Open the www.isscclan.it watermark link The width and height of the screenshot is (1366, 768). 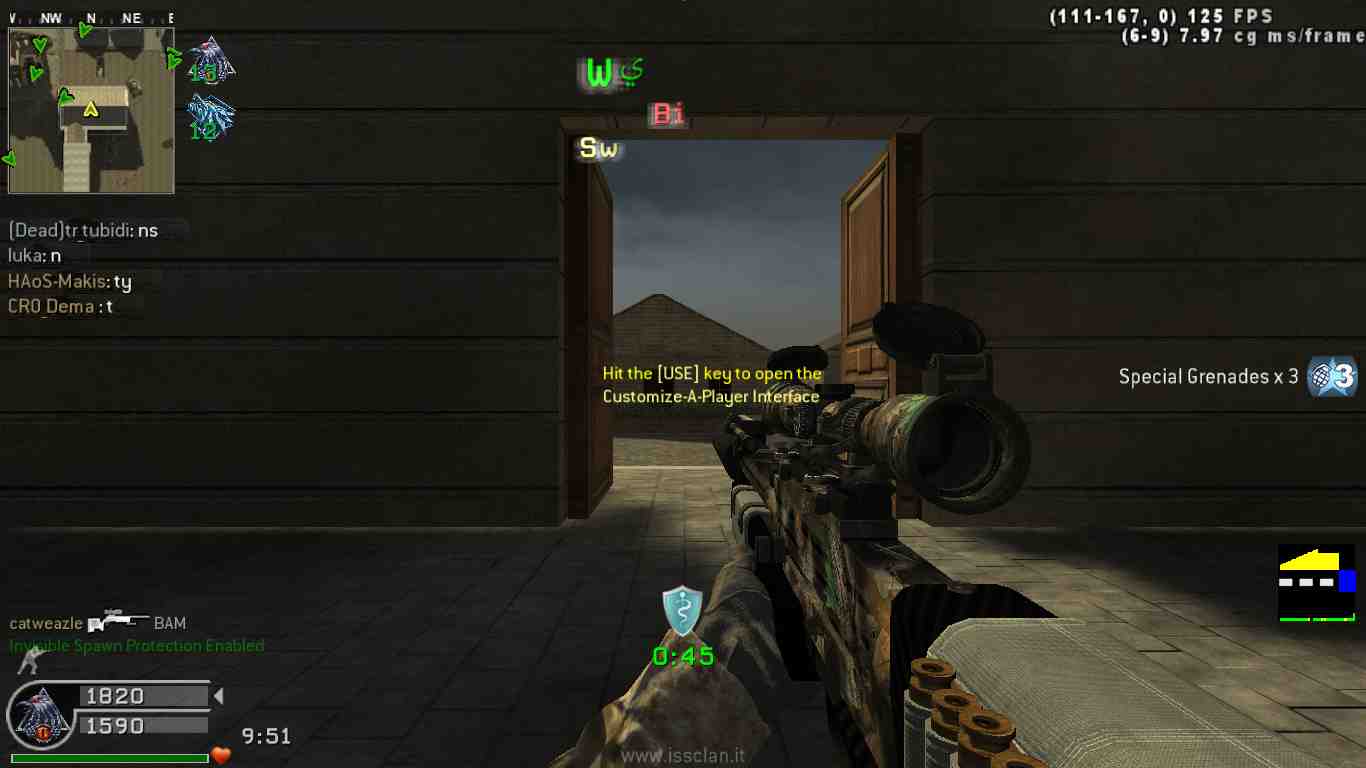682,757
